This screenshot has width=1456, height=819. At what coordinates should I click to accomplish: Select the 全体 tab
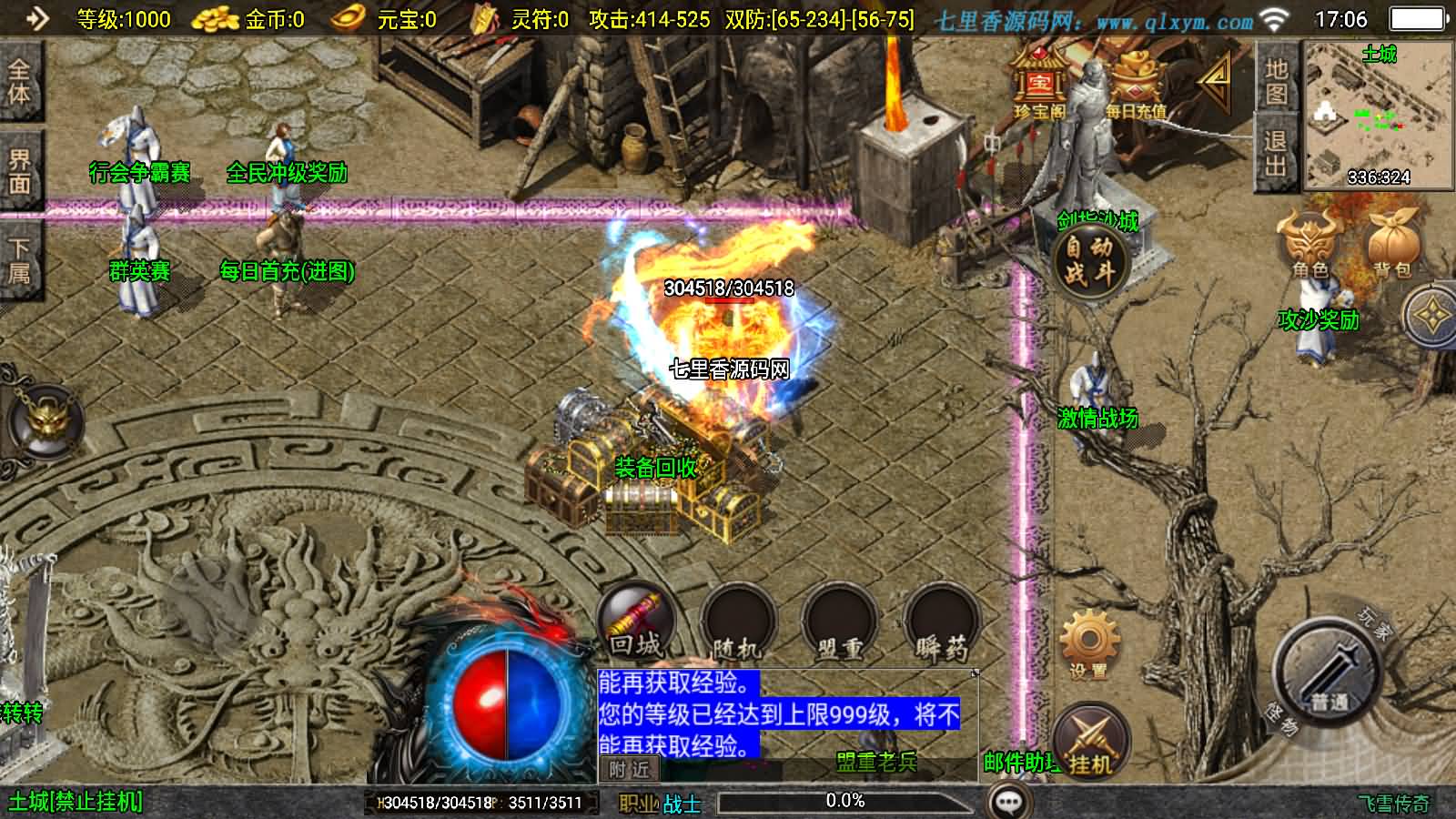tap(19, 82)
